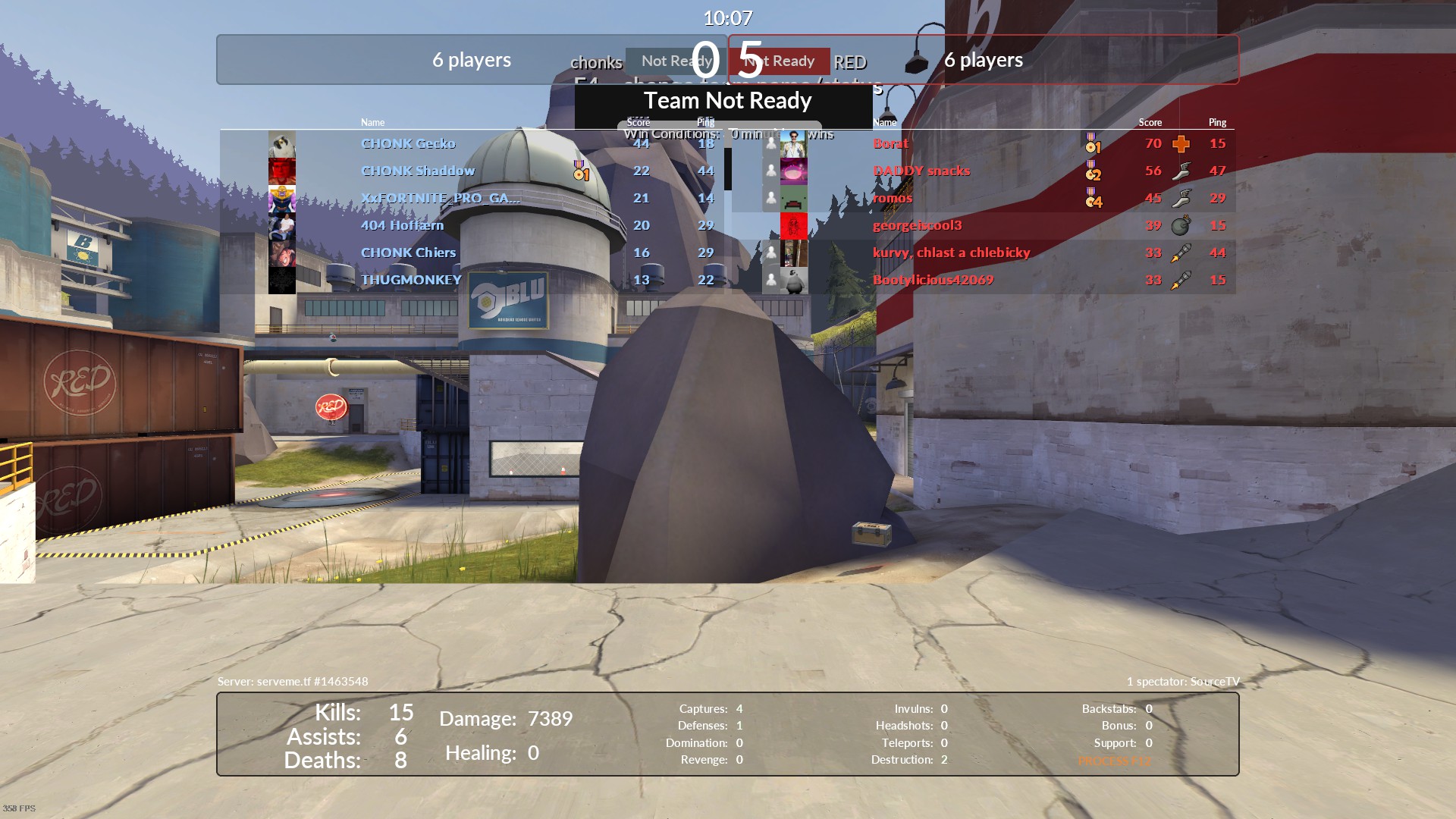Select Bootylicious42069 in the player list
This screenshot has width=1456, height=819.
click(933, 280)
